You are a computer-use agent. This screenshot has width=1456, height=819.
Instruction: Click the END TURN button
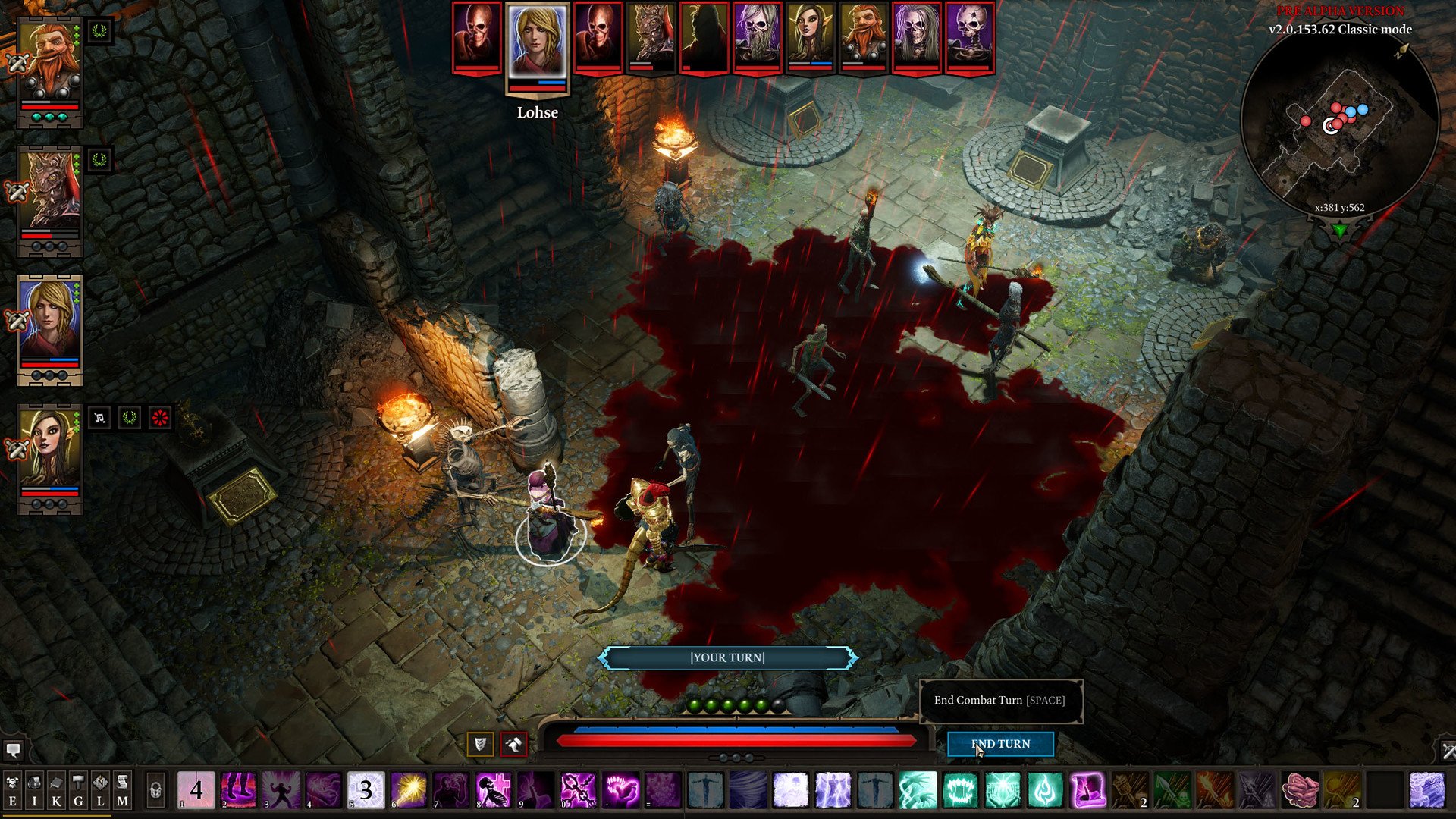point(1001,744)
